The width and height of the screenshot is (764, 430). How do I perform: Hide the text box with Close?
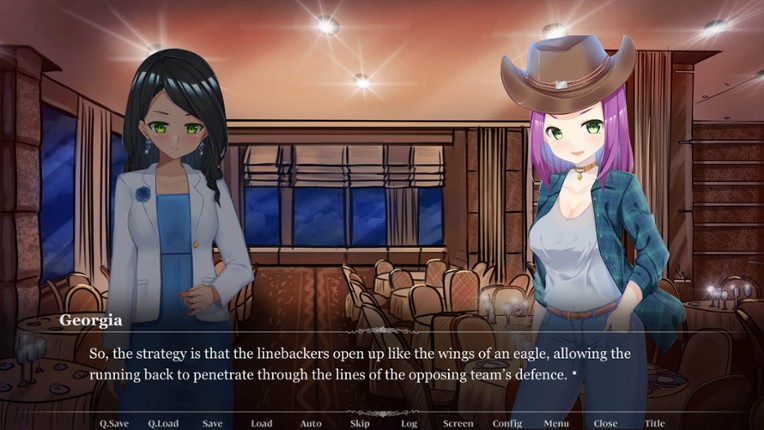(x=605, y=423)
